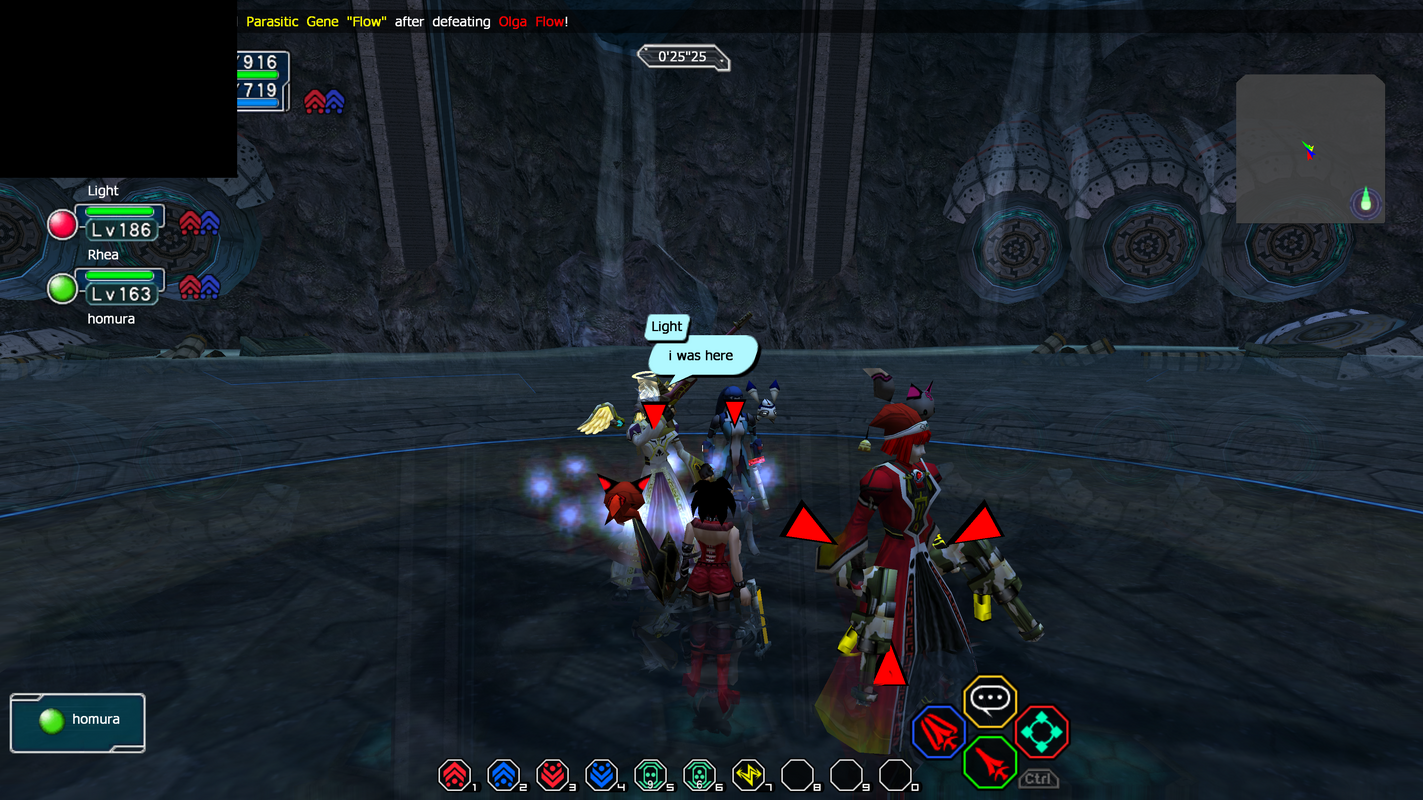Click the 0'25"25 quest timer
This screenshot has height=800, width=1423.
(x=683, y=57)
